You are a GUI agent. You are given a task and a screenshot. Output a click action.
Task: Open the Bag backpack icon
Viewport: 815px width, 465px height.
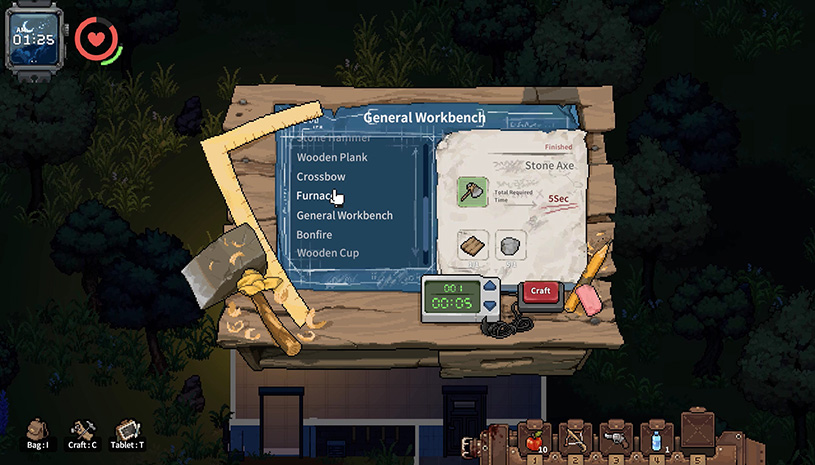pyautogui.click(x=37, y=431)
